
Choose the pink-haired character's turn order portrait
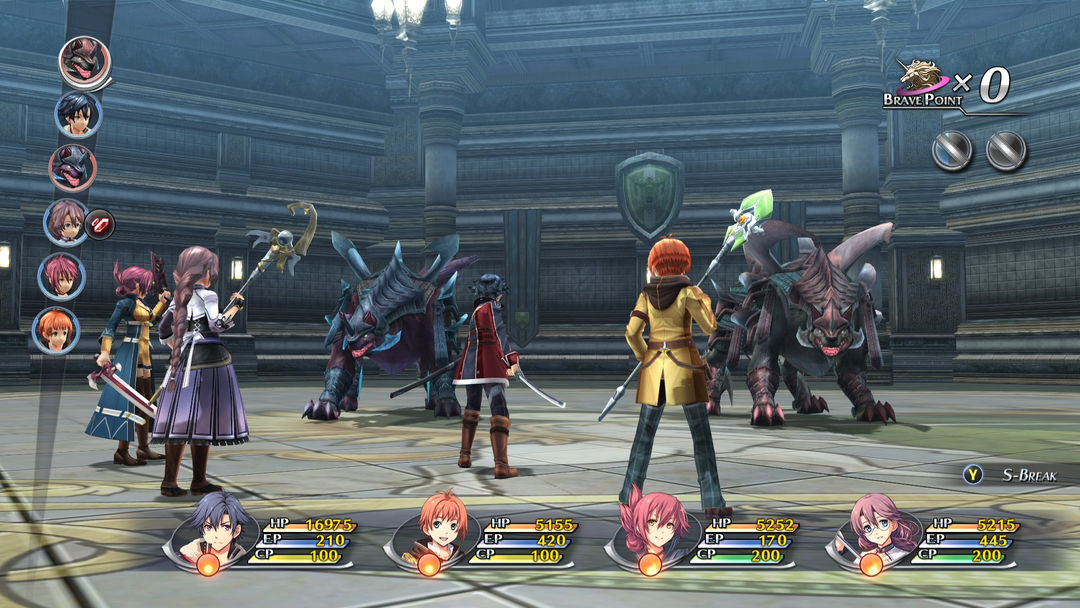tap(62, 276)
